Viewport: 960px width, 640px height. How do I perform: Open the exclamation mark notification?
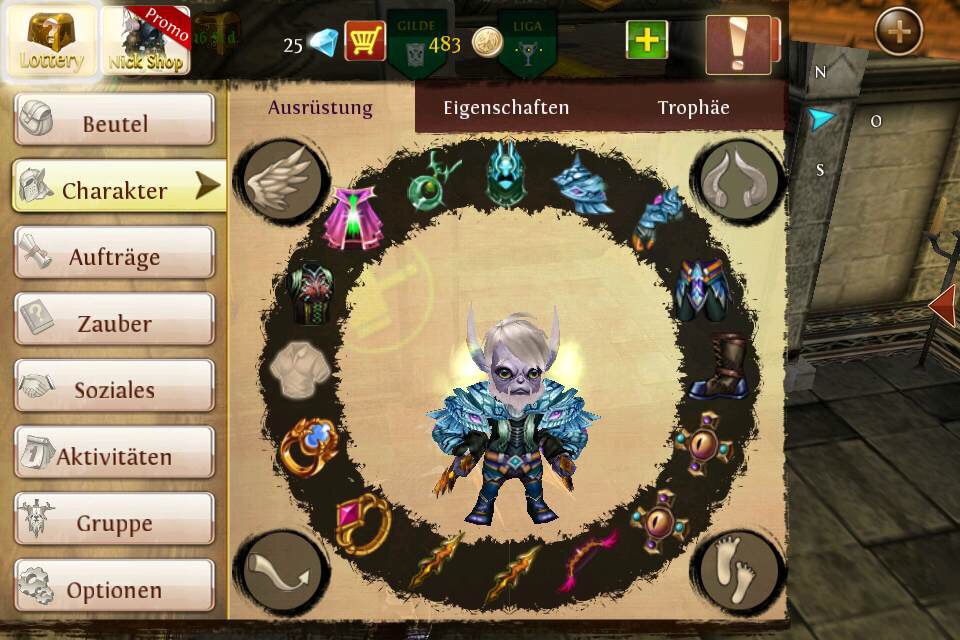(738, 44)
